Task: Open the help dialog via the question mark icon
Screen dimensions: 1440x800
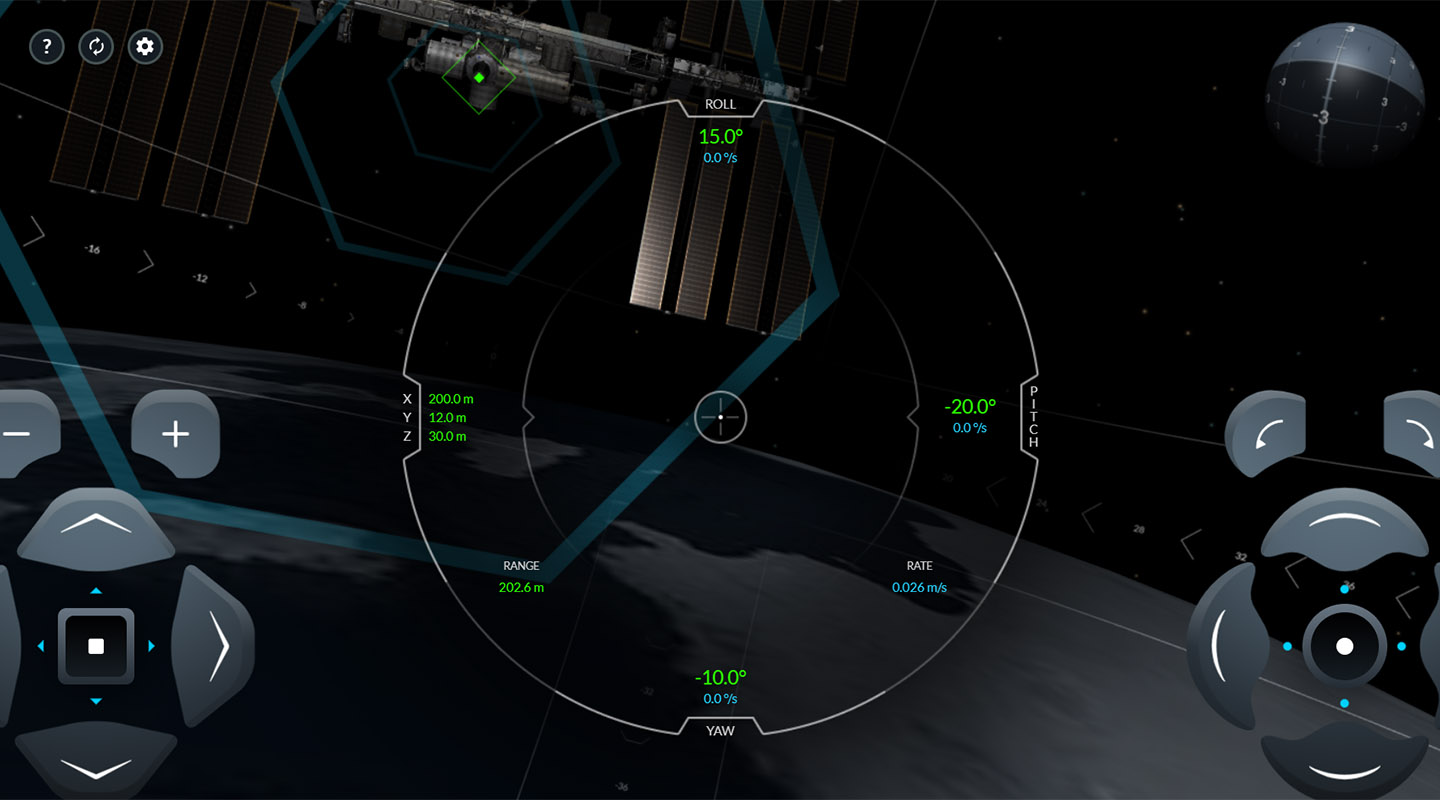Action: (47, 47)
